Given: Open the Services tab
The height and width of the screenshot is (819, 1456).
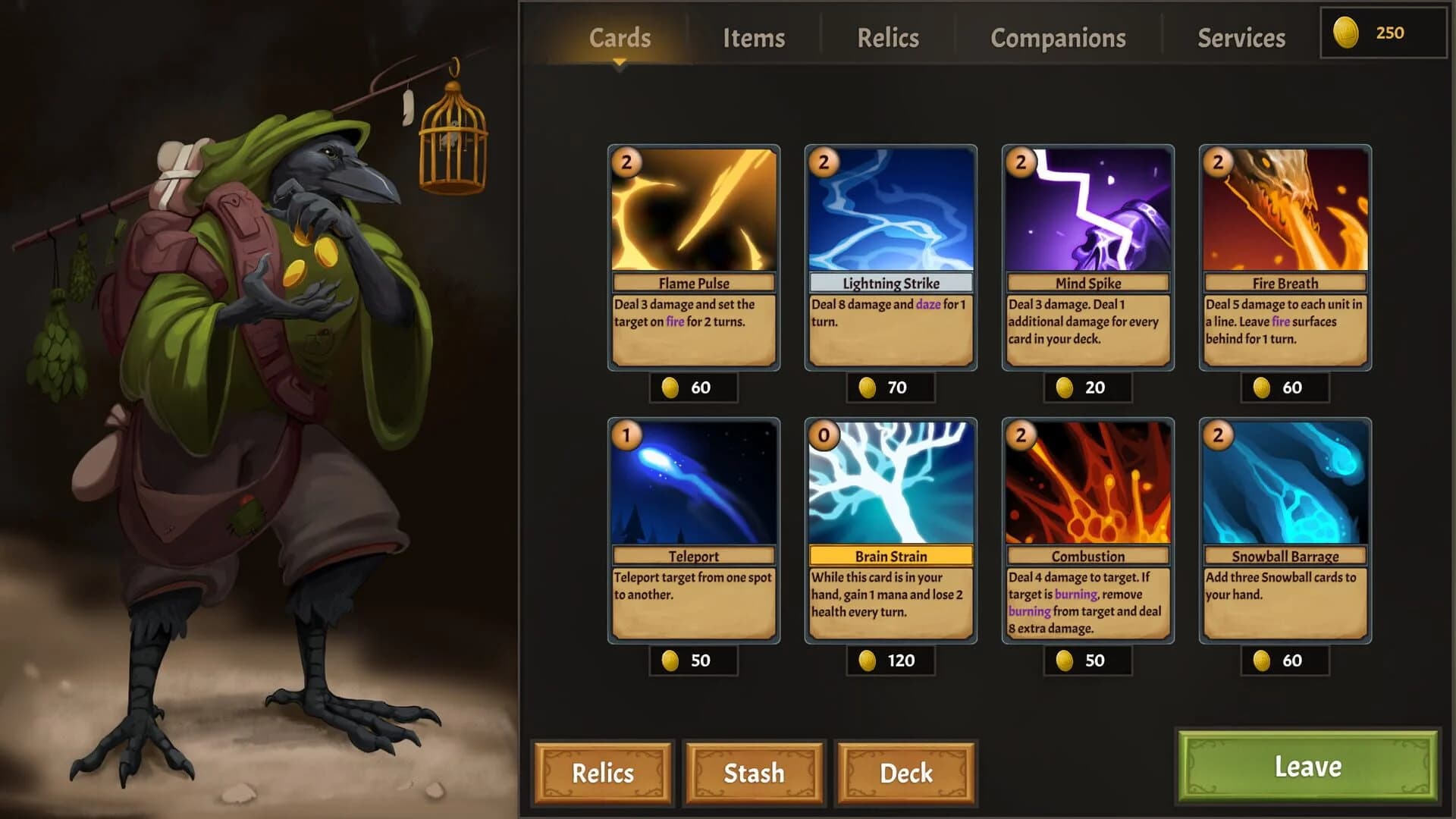Looking at the screenshot, I should point(1242,37).
